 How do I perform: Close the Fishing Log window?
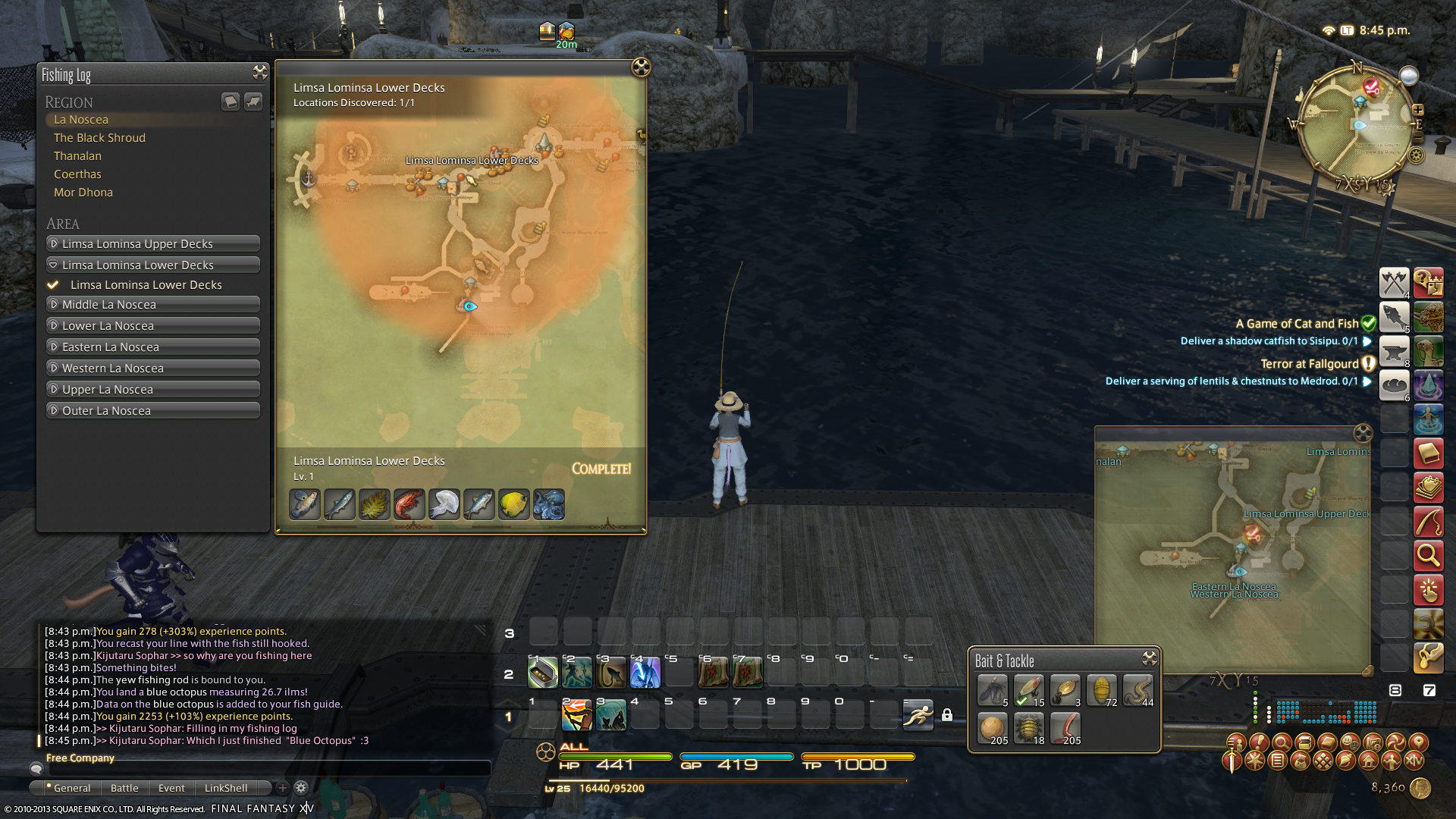pyautogui.click(x=260, y=73)
